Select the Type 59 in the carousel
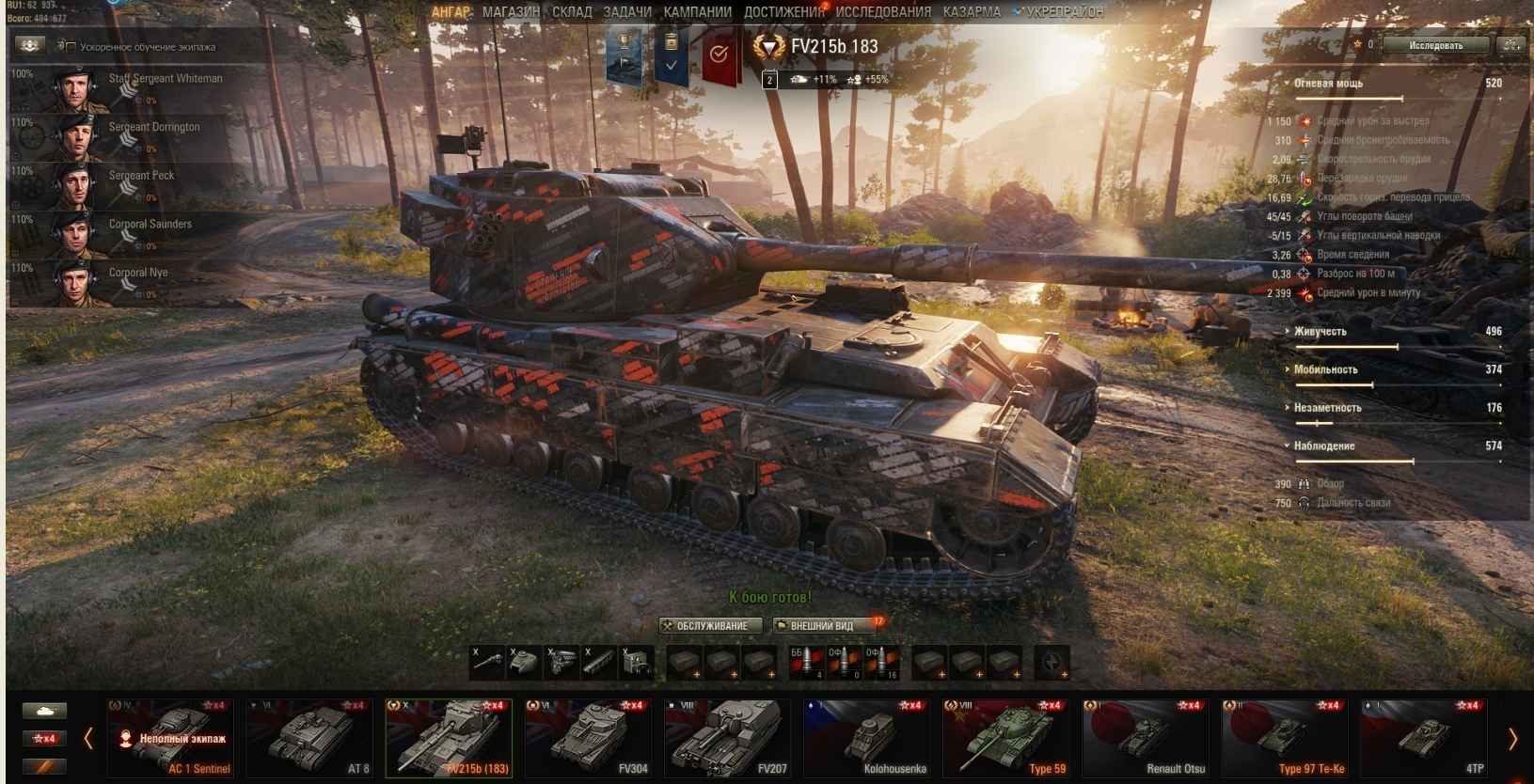Image resolution: width=1534 pixels, height=784 pixels. point(1007,738)
